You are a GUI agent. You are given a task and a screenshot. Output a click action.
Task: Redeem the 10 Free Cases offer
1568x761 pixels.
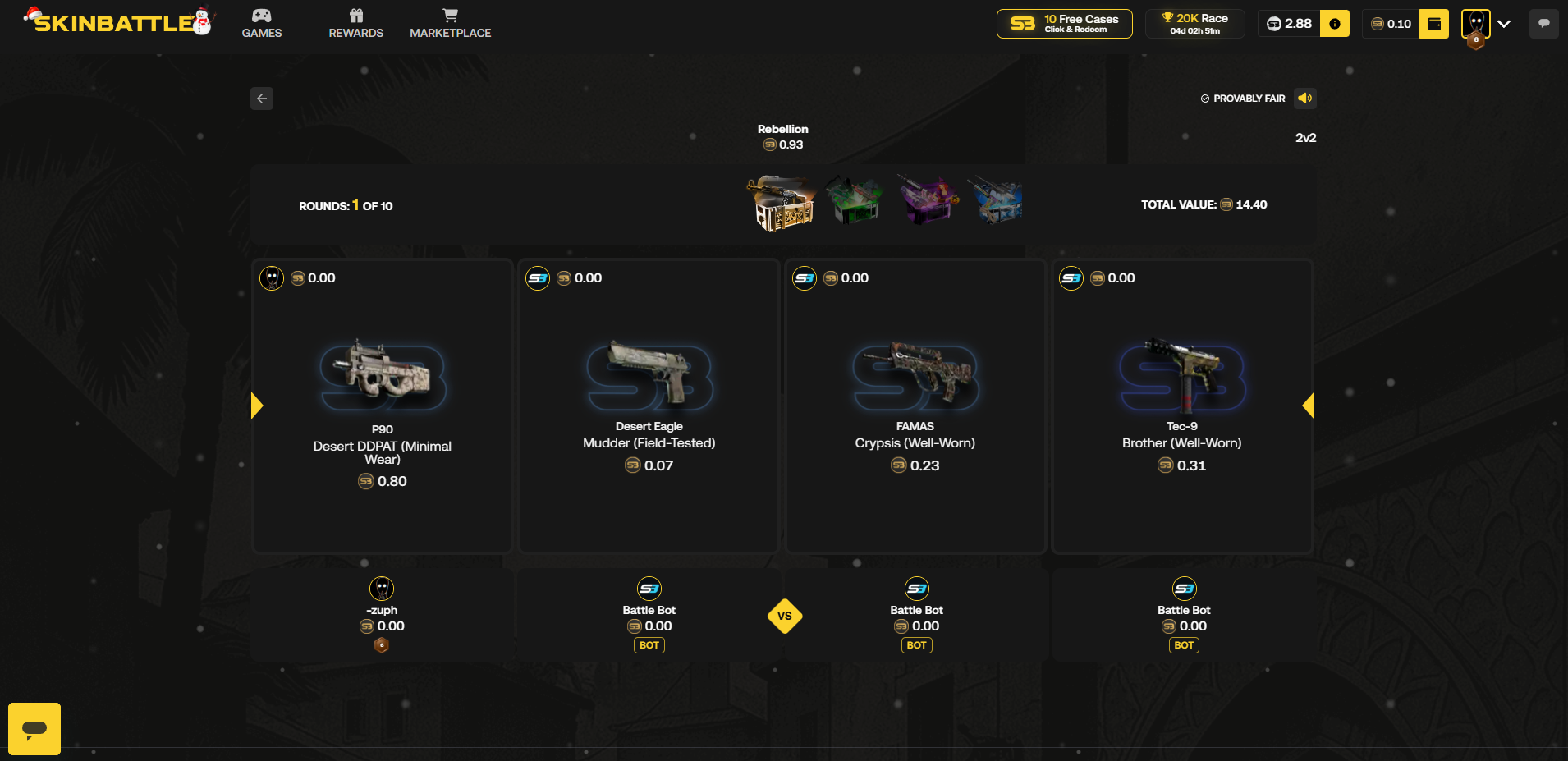pyautogui.click(x=1063, y=23)
